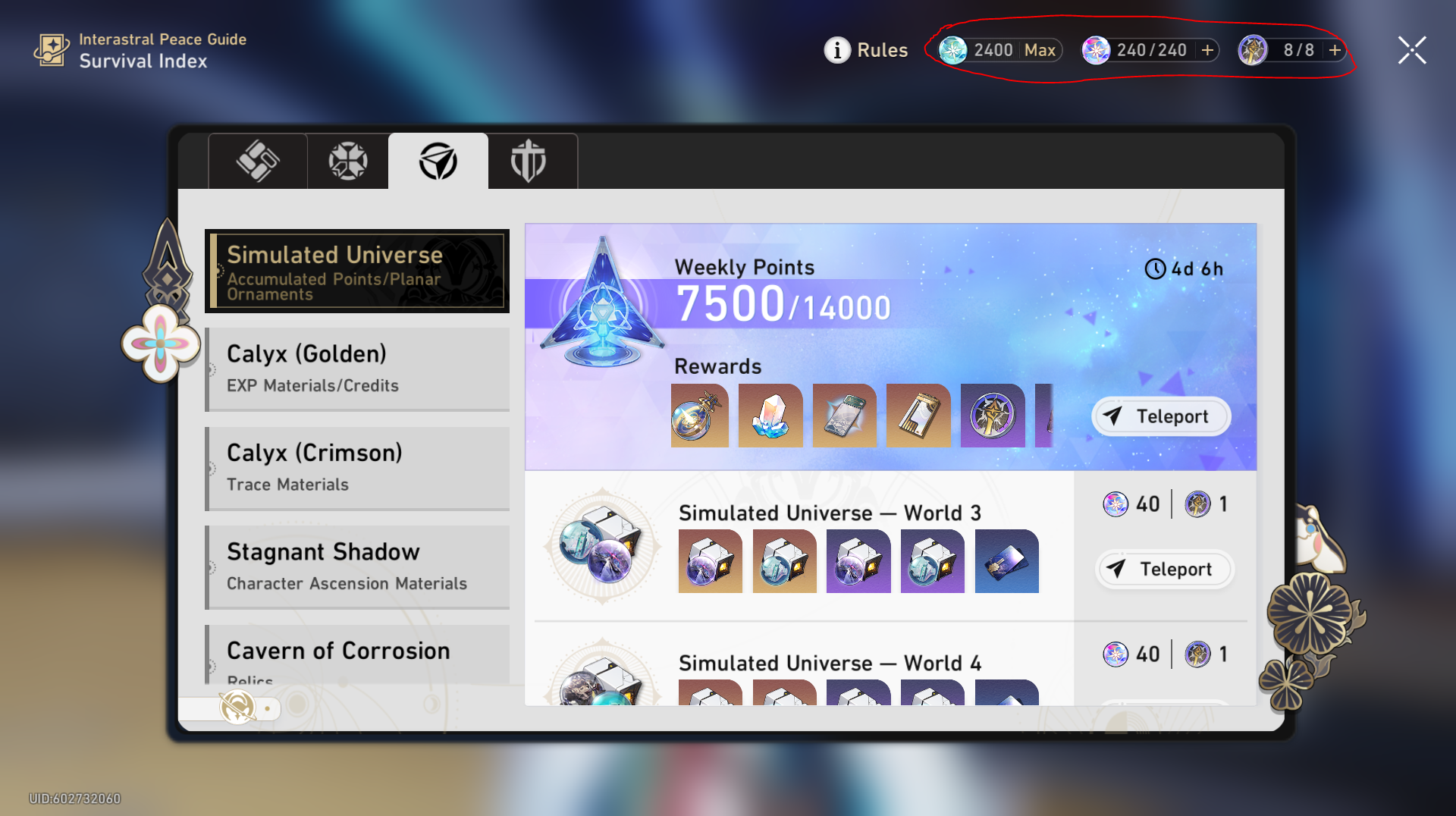
Task: Click the first chest thumbnail under World 3
Action: [710, 561]
